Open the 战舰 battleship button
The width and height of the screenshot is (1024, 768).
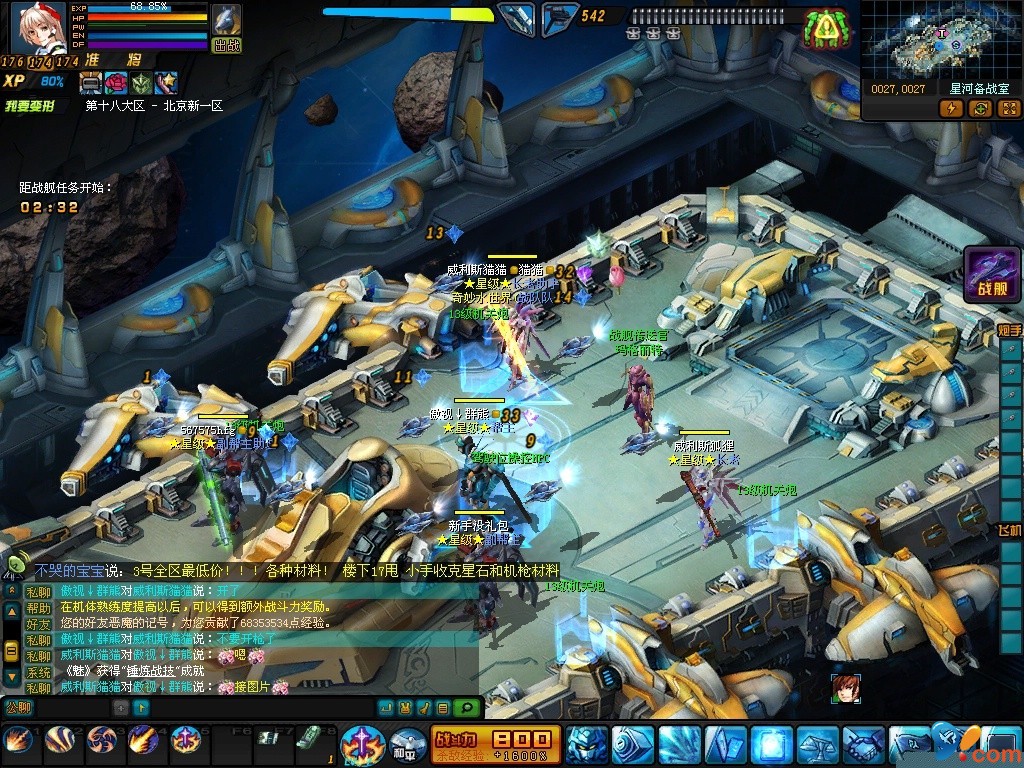pyautogui.click(x=992, y=275)
